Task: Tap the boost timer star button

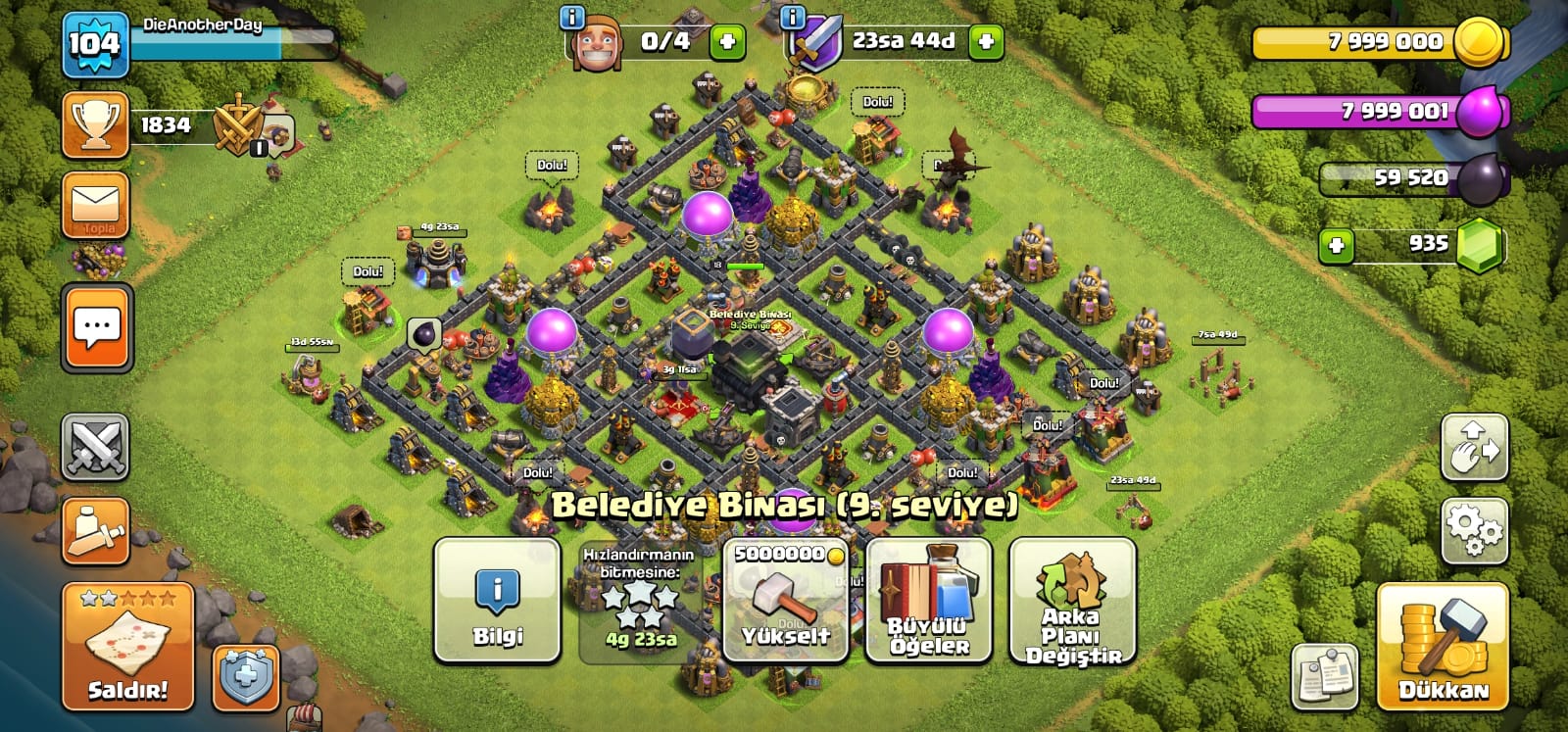Action: (x=640, y=600)
